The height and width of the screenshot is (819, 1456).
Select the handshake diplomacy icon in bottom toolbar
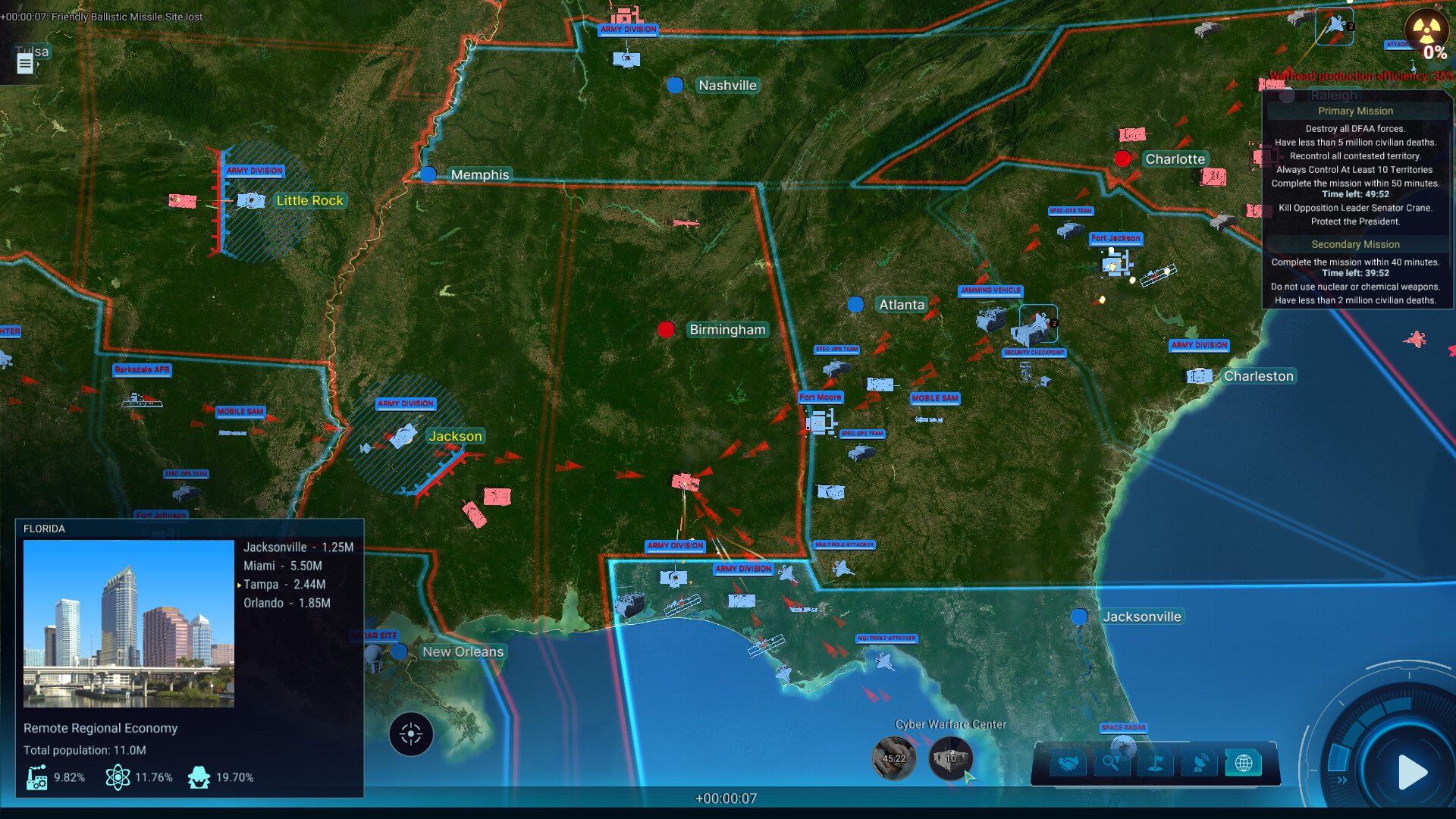coord(1068,763)
